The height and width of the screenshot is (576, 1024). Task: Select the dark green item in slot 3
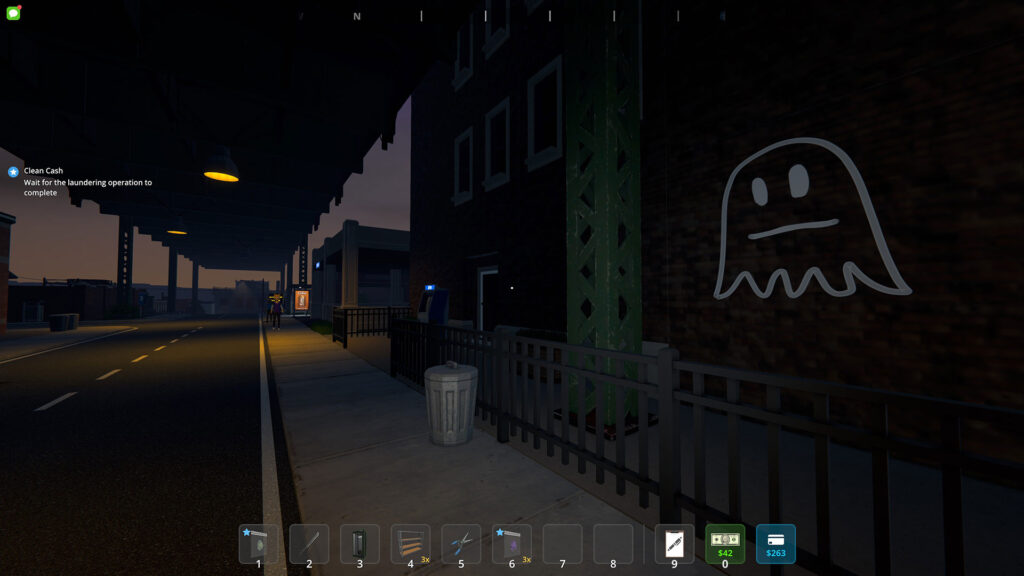360,544
